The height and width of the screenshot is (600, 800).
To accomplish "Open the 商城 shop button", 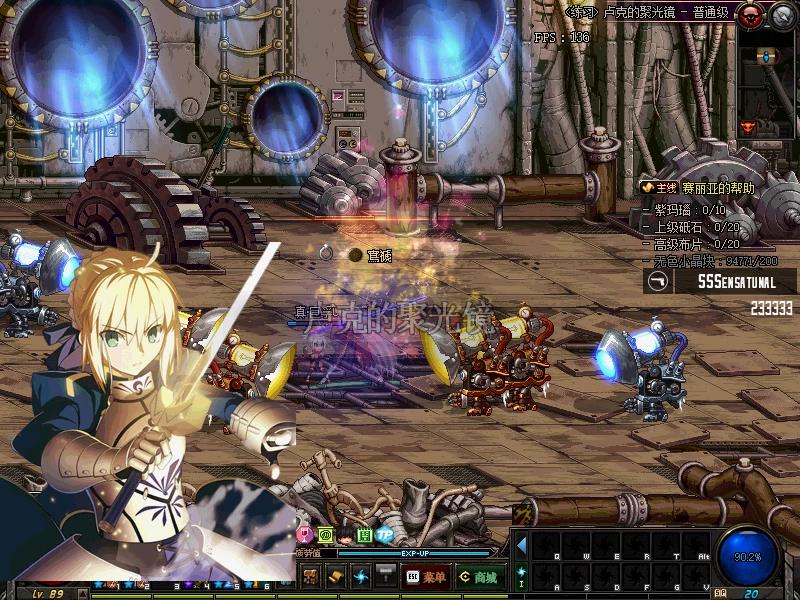I will pos(478,576).
